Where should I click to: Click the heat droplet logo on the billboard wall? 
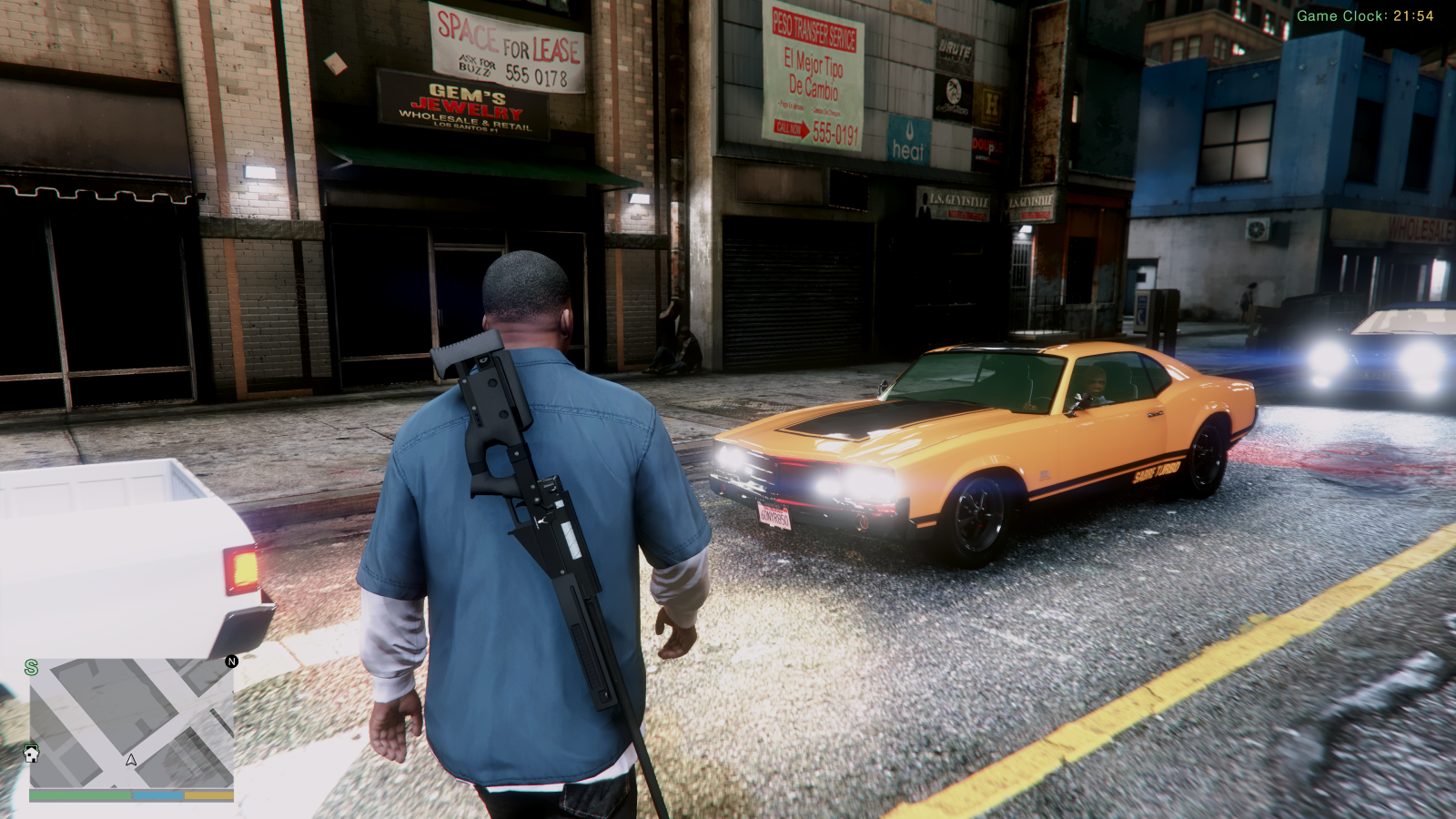(x=909, y=132)
